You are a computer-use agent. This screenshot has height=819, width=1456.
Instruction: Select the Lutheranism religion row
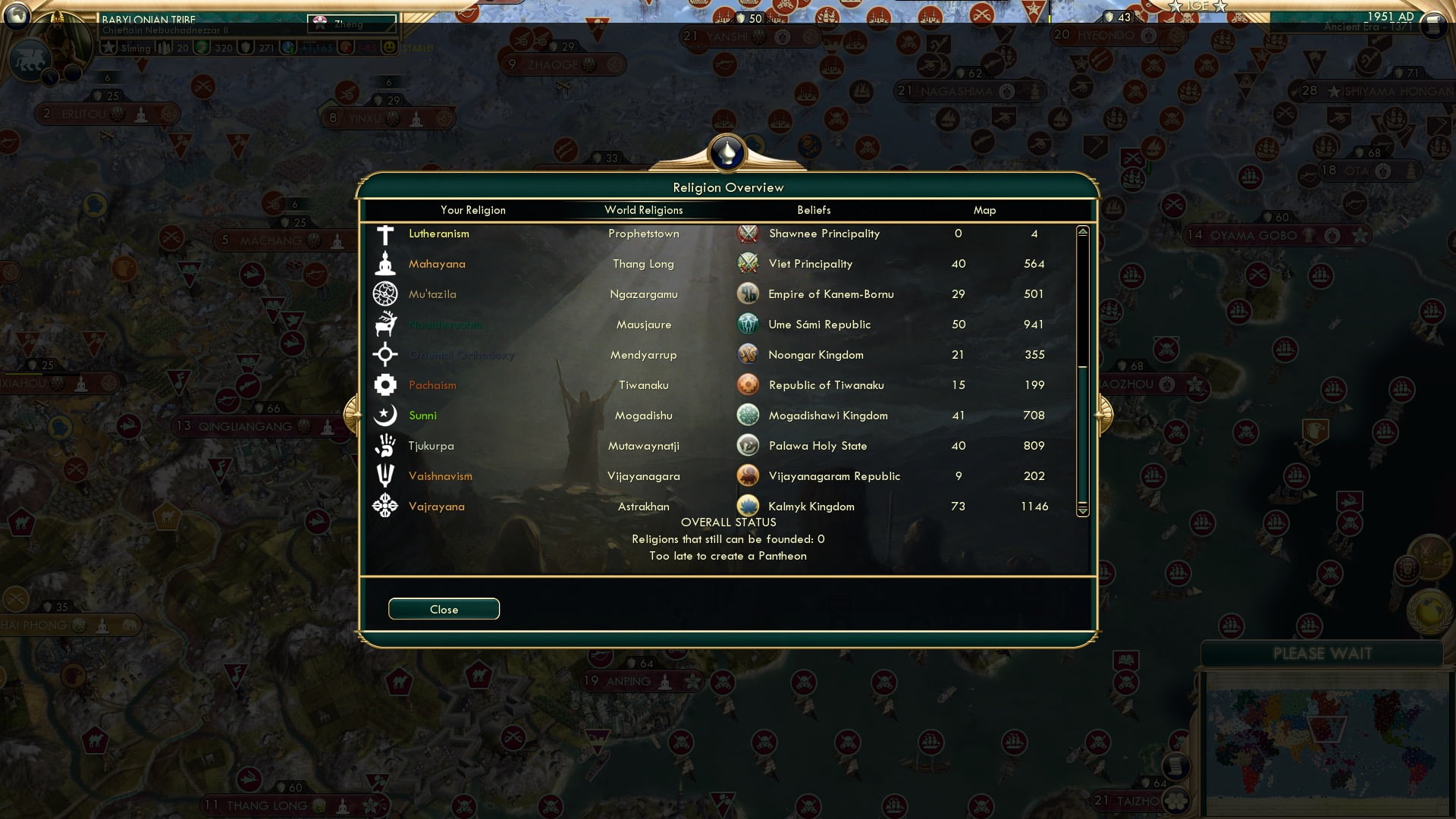click(438, 234)
